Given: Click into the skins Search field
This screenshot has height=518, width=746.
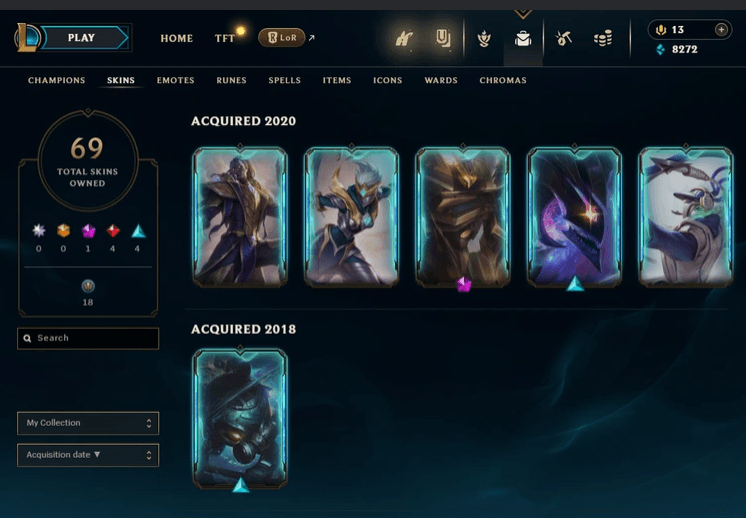Looking at the screenshot, I should (88, 339).
